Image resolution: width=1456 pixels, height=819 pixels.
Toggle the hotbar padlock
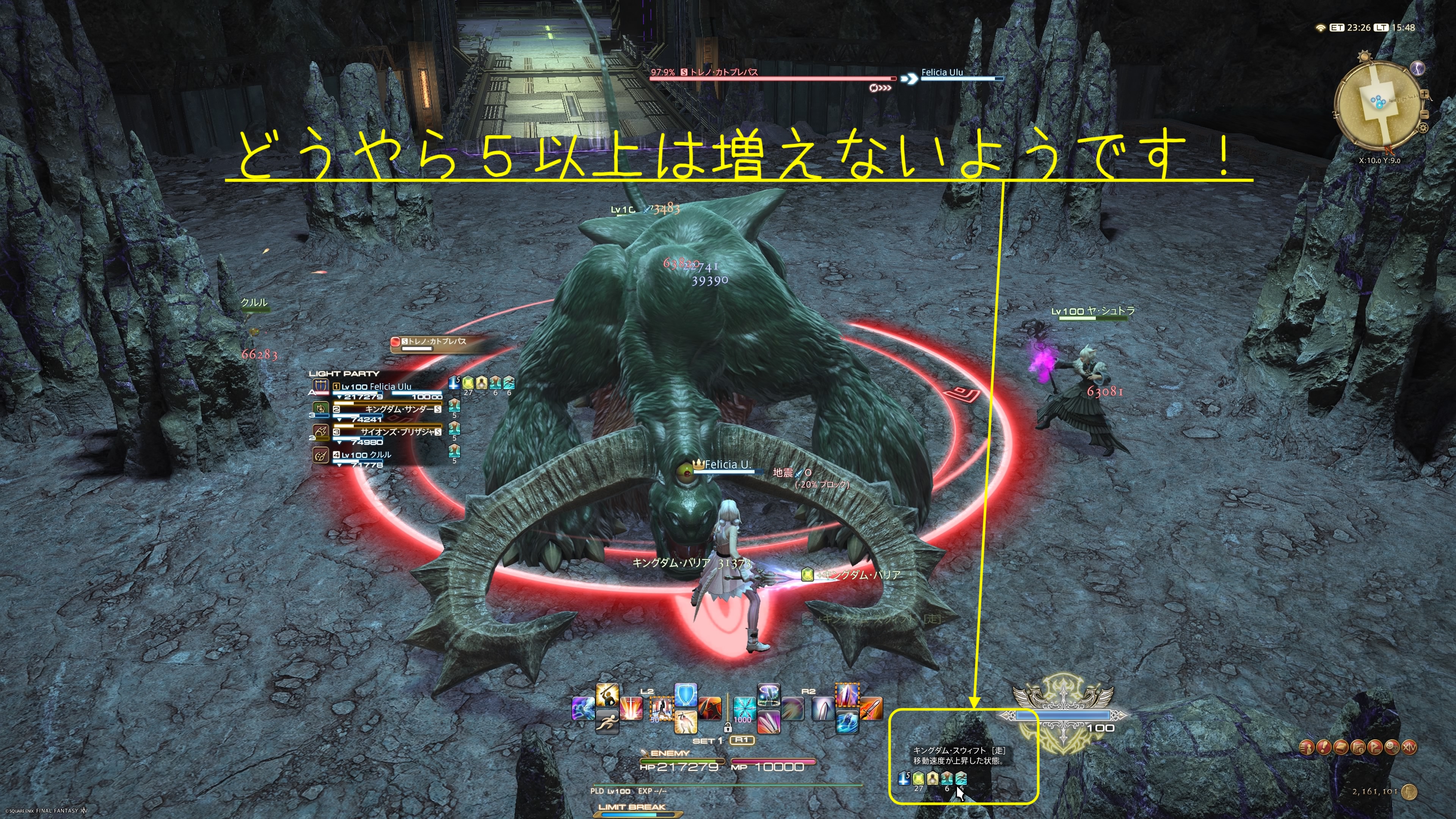728,728
